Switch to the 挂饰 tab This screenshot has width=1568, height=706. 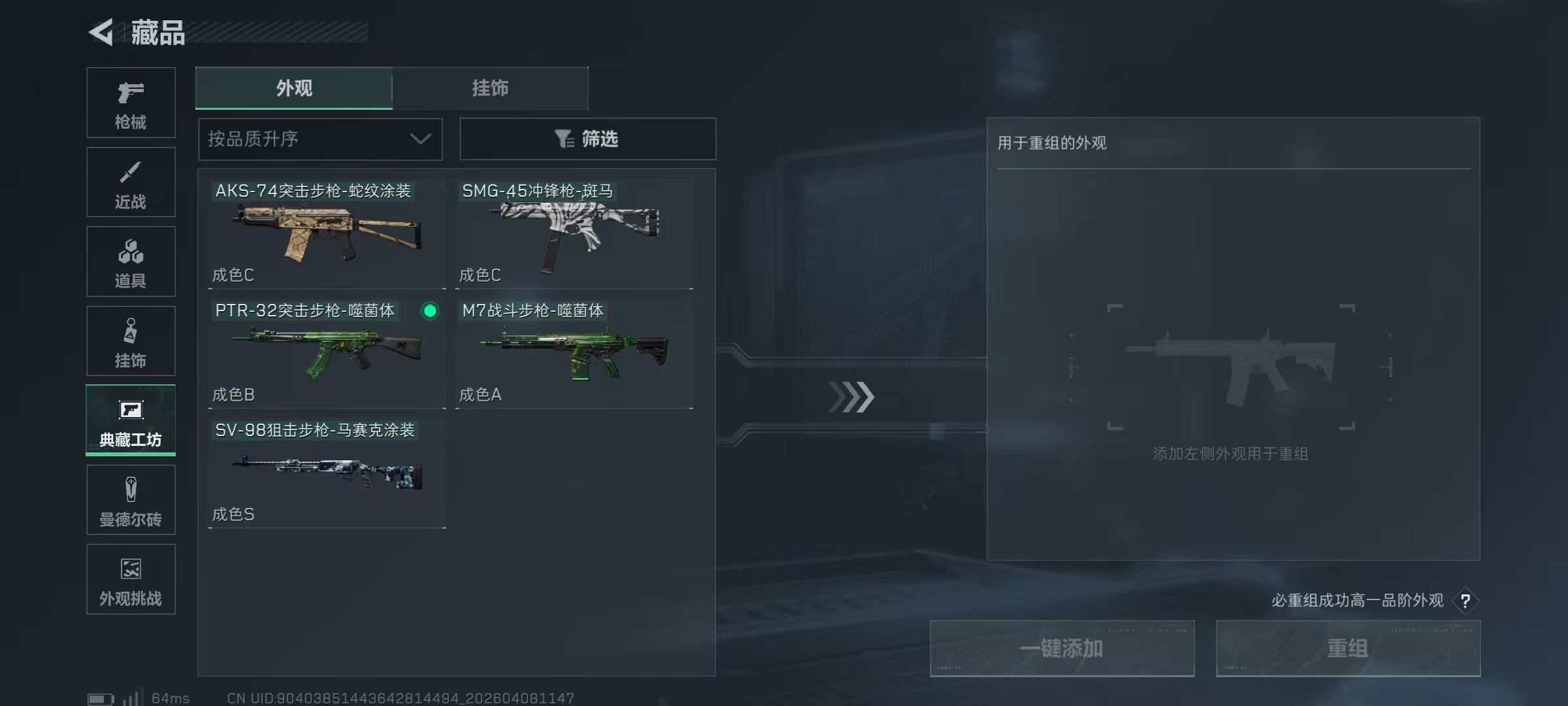[x=491, y=88]
